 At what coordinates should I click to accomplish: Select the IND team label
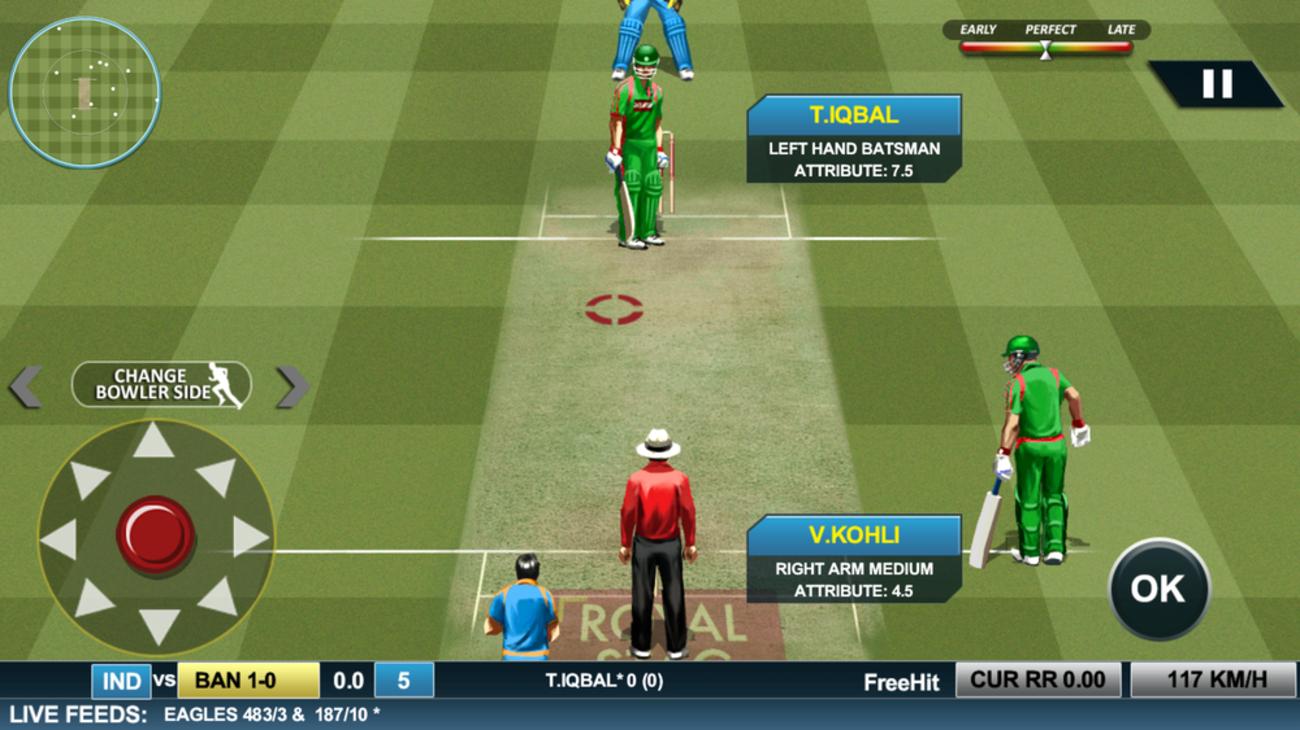pyautogui.click(x=122, y=681)
